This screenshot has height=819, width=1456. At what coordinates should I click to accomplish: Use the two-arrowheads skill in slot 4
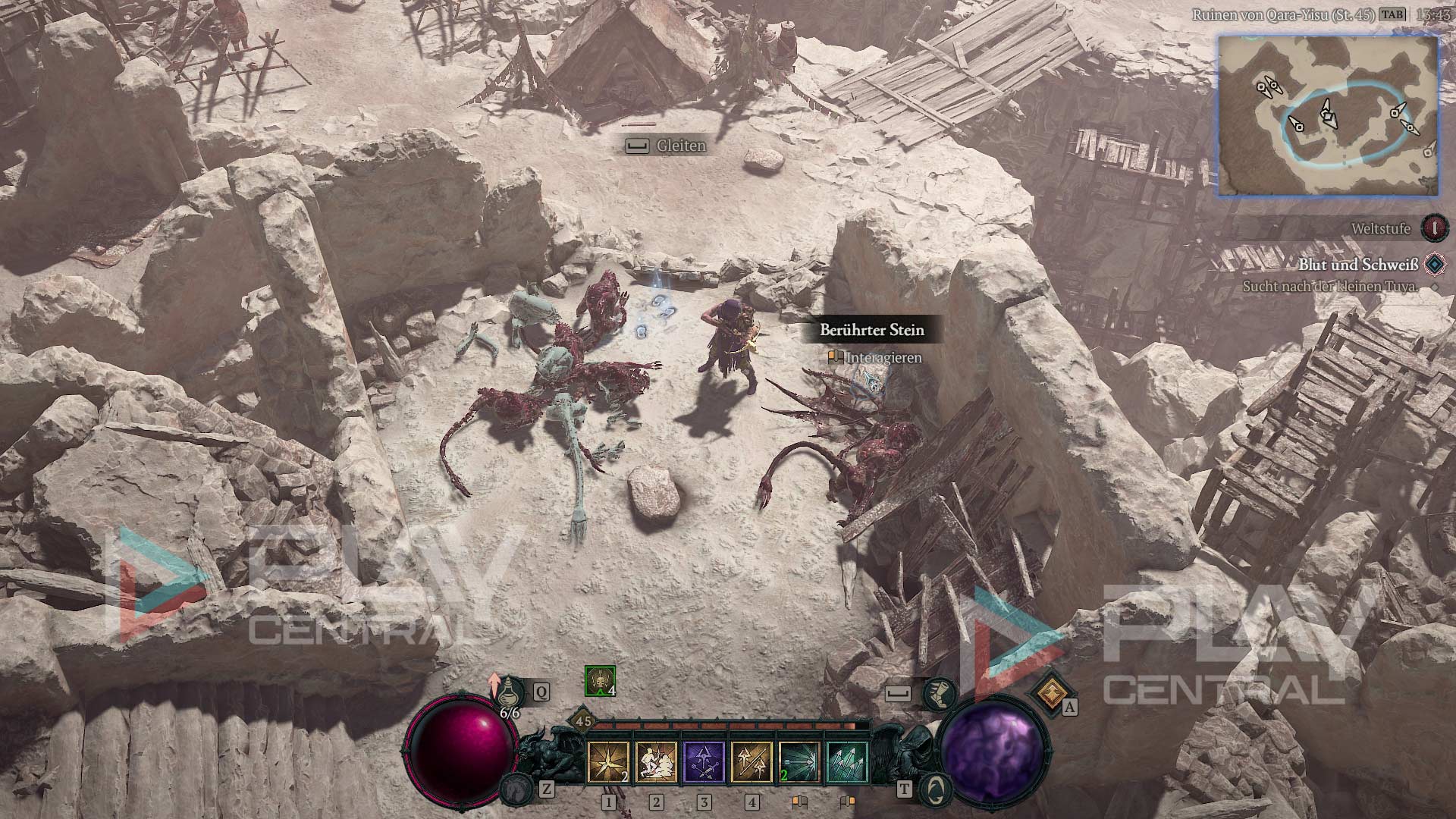752,762
